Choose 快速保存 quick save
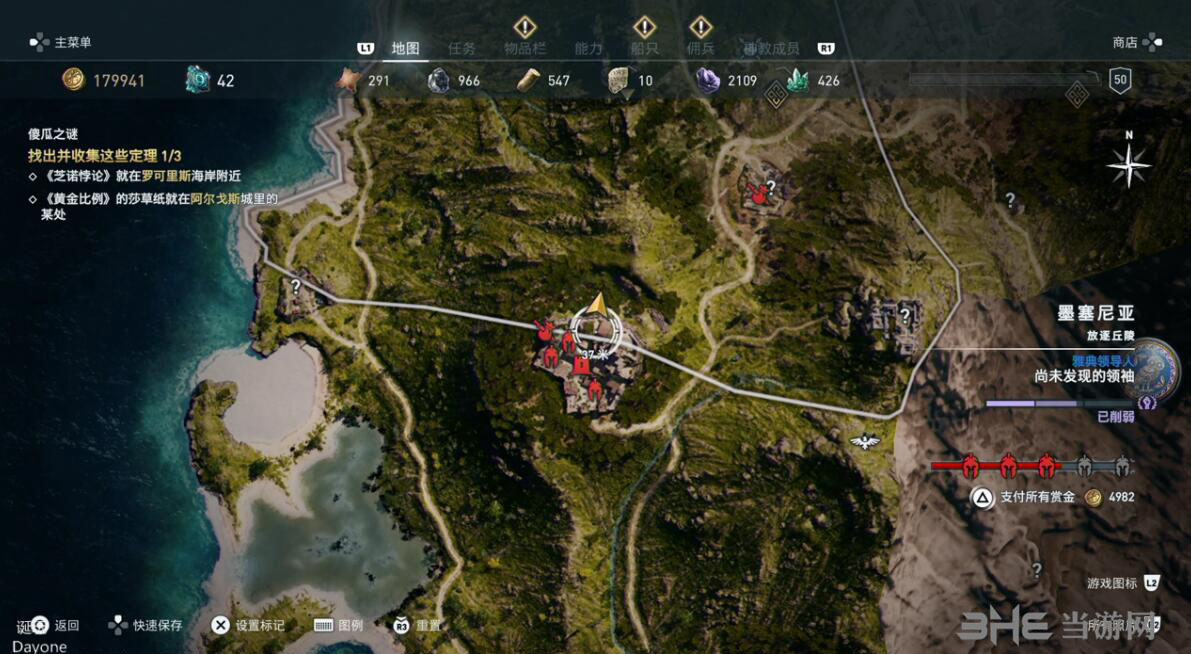 pyautogui.click(x=157, y=625)
